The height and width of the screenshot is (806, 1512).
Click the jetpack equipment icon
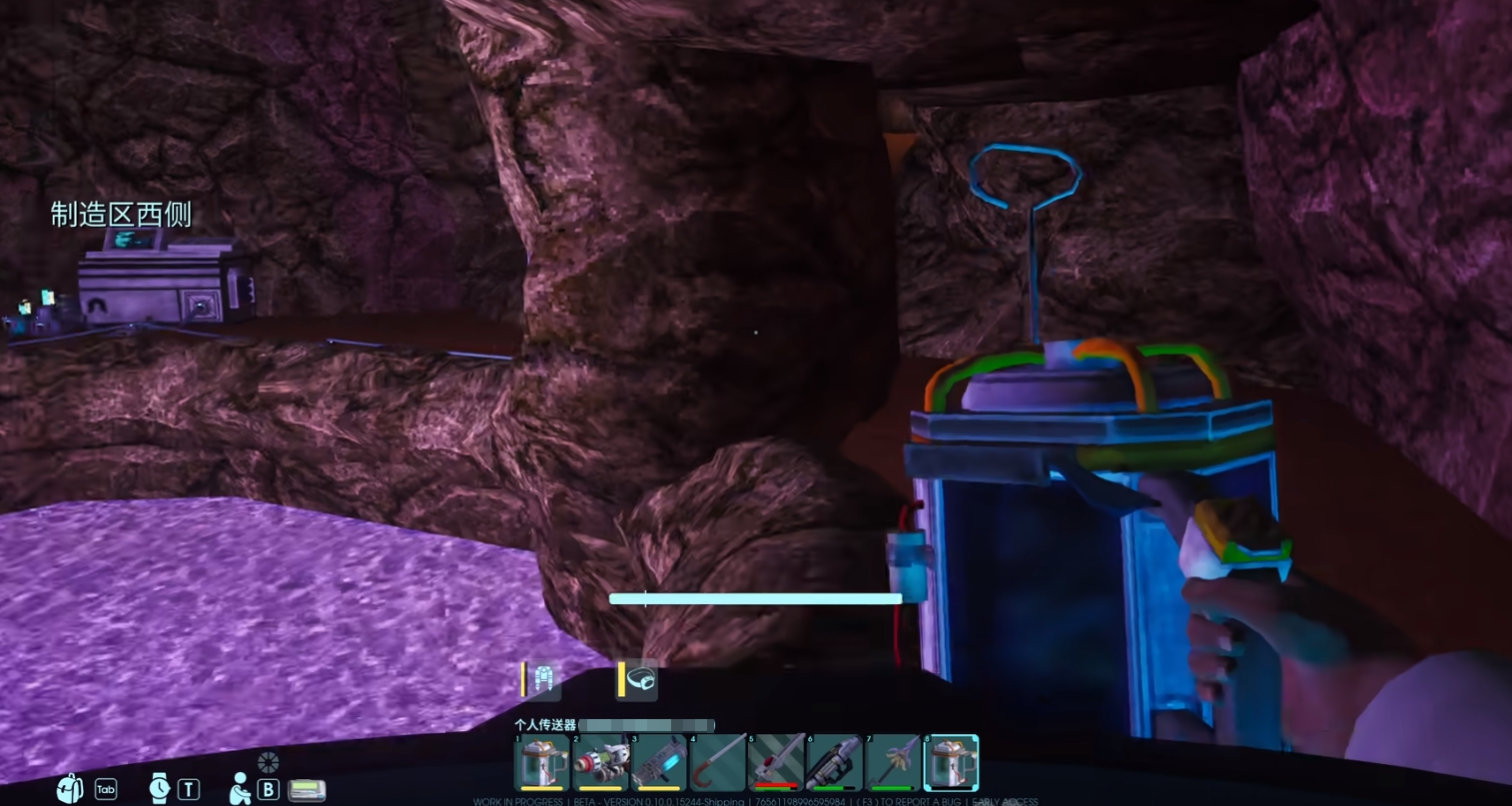[x=543, y=680]
